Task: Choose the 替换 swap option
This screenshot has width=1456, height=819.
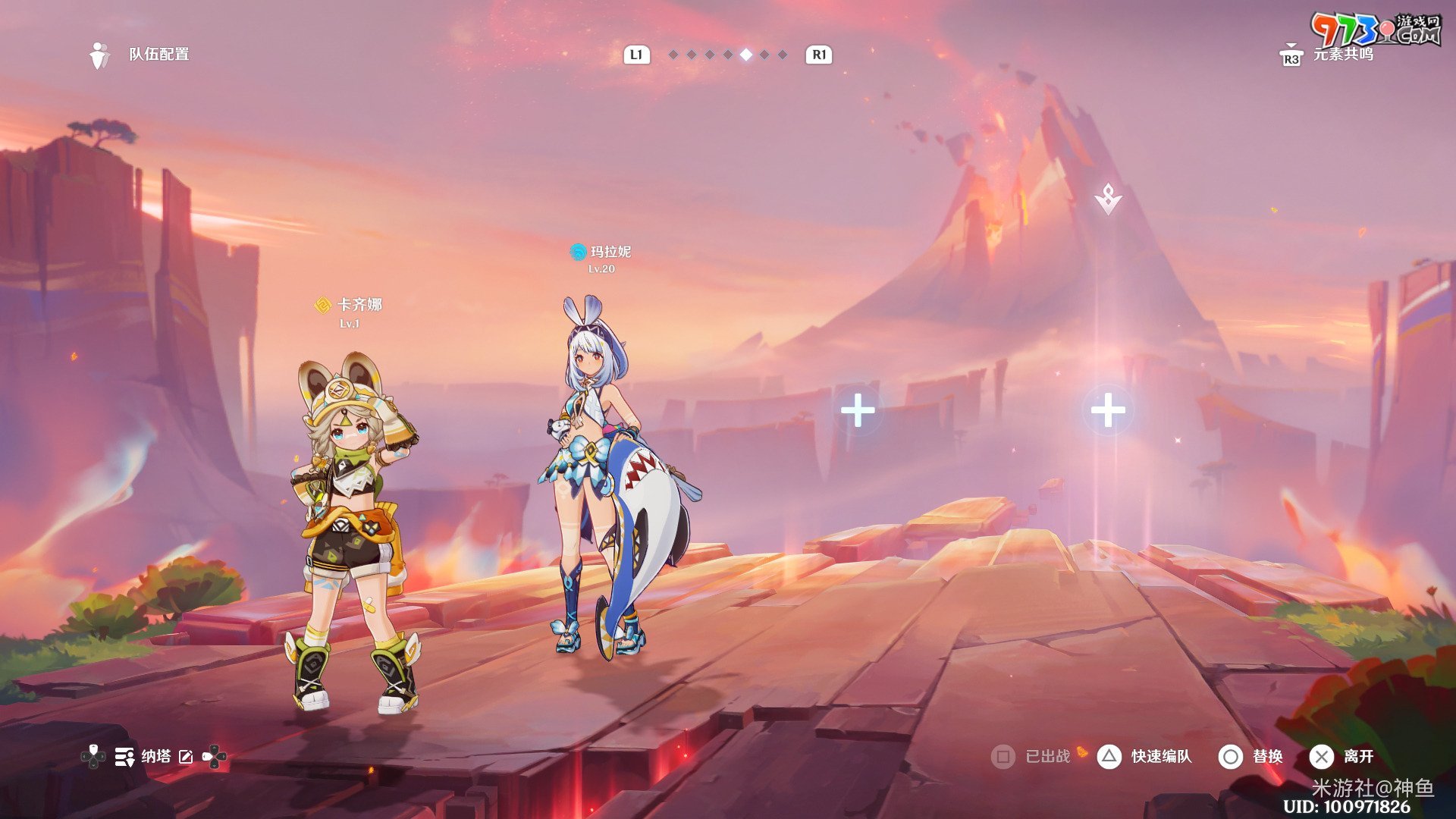Action: point(1266,756)
